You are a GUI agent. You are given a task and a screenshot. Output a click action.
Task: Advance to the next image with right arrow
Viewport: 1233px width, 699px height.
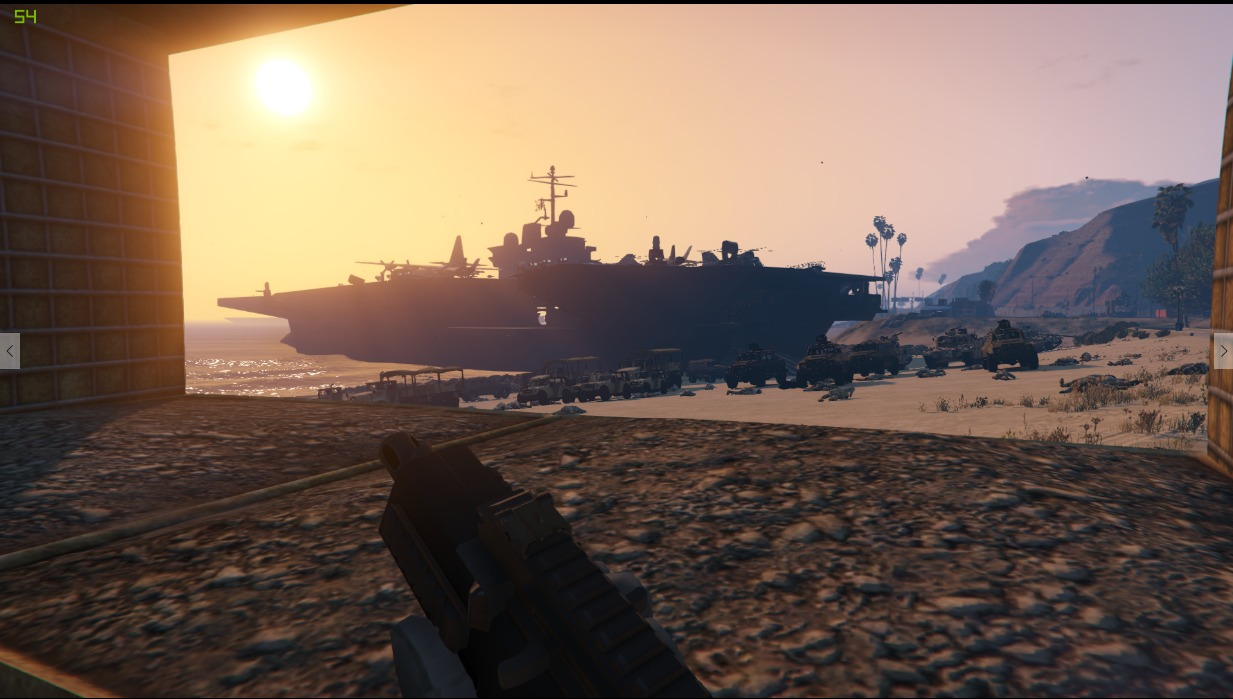tap(1222, 351)
